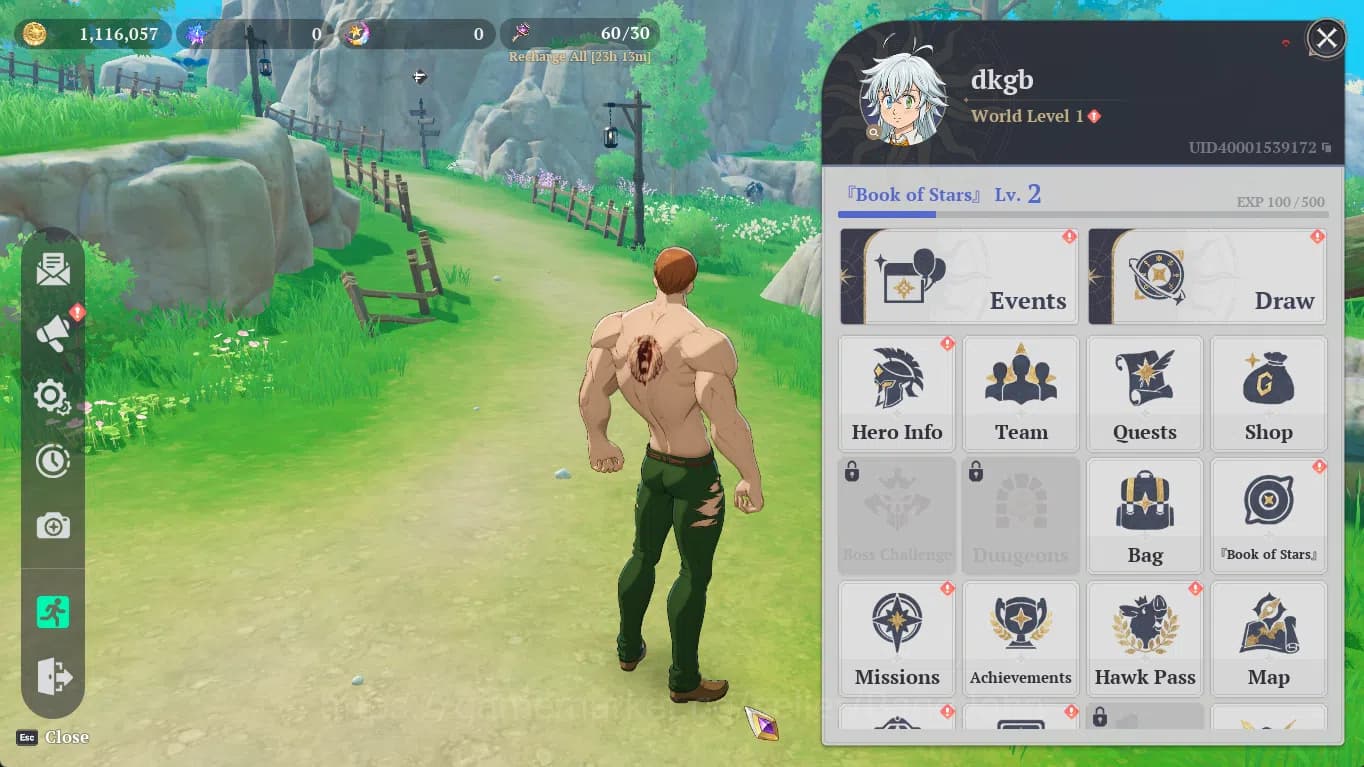Screen dimensions: 1364x767
Task: Open the Map
Action: coord(1268,639)
